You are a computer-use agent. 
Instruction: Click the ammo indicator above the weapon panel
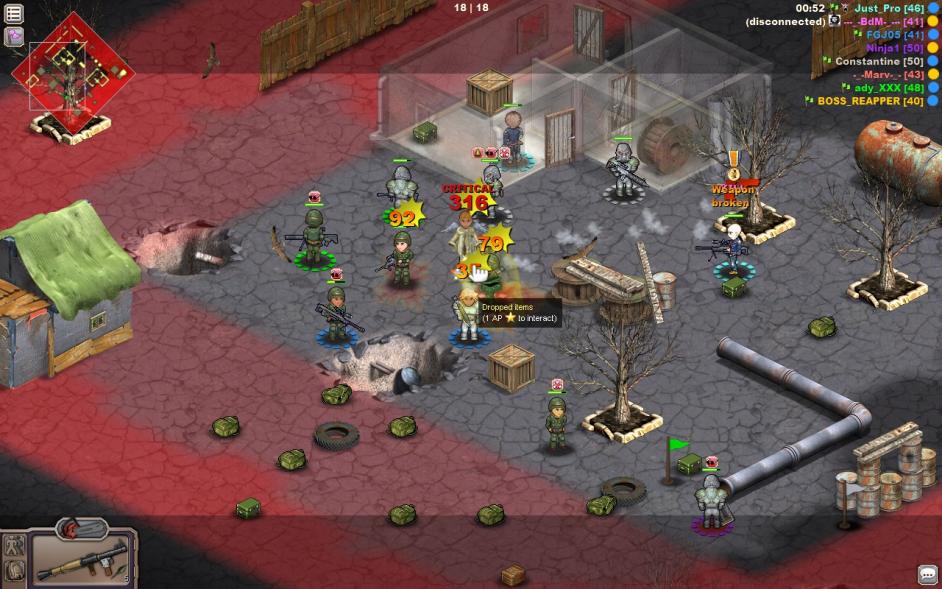coord(82,527)
